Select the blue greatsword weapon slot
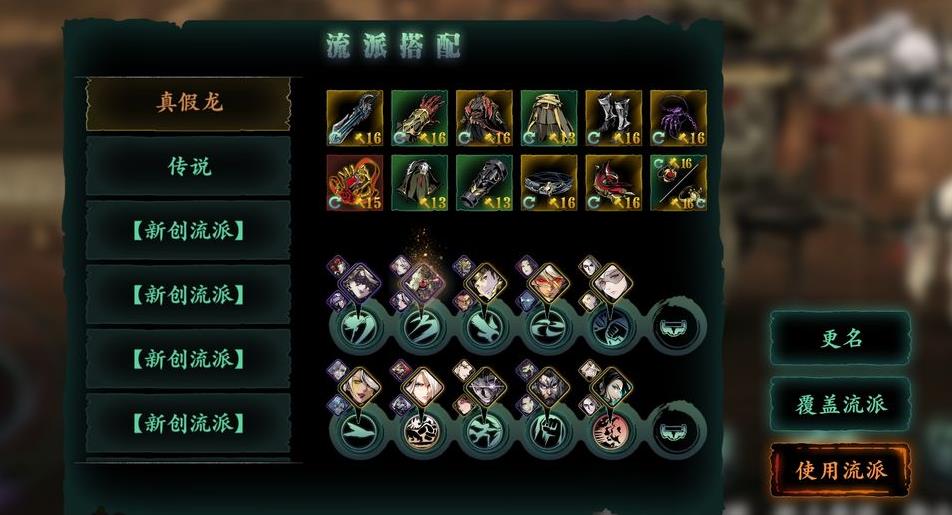 click(355, 118)
